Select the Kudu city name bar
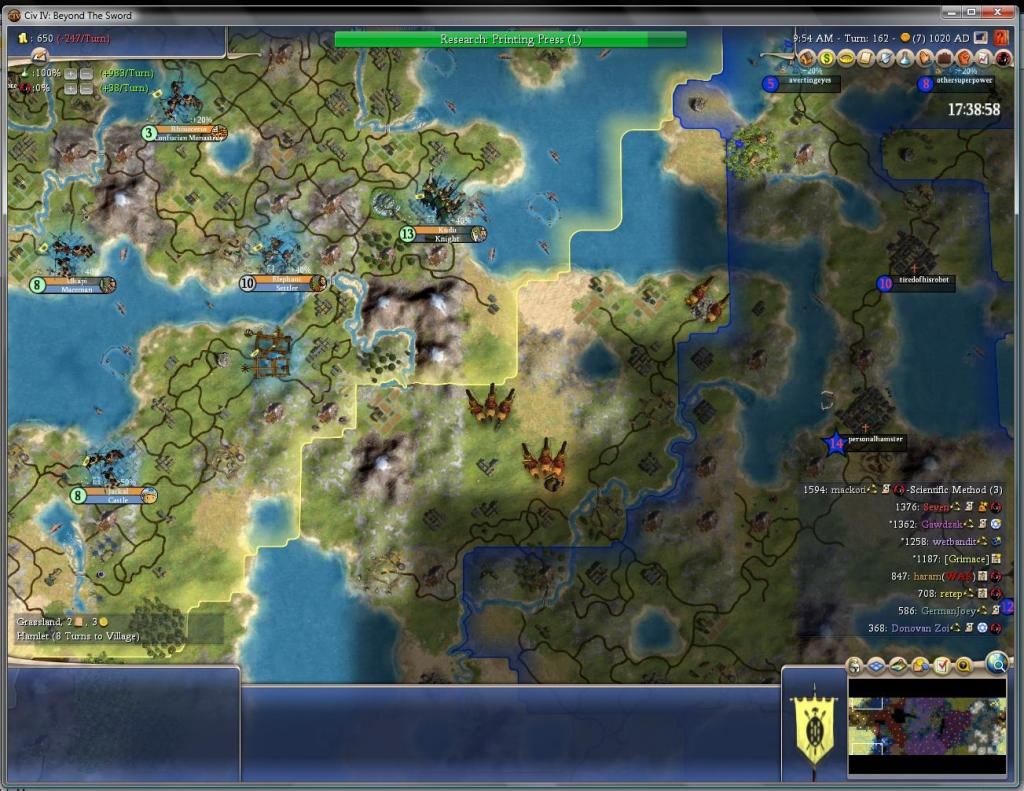Image resolution: width=1024 pixels, height=791 pixels. pyautogui.click(x=446, y=234)
